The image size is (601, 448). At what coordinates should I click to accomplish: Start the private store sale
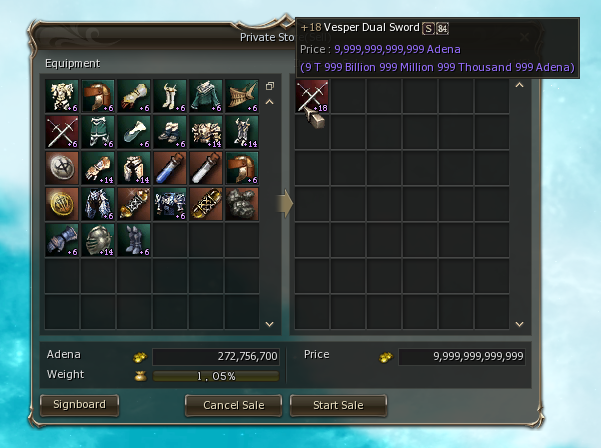[x=339, y=405]
